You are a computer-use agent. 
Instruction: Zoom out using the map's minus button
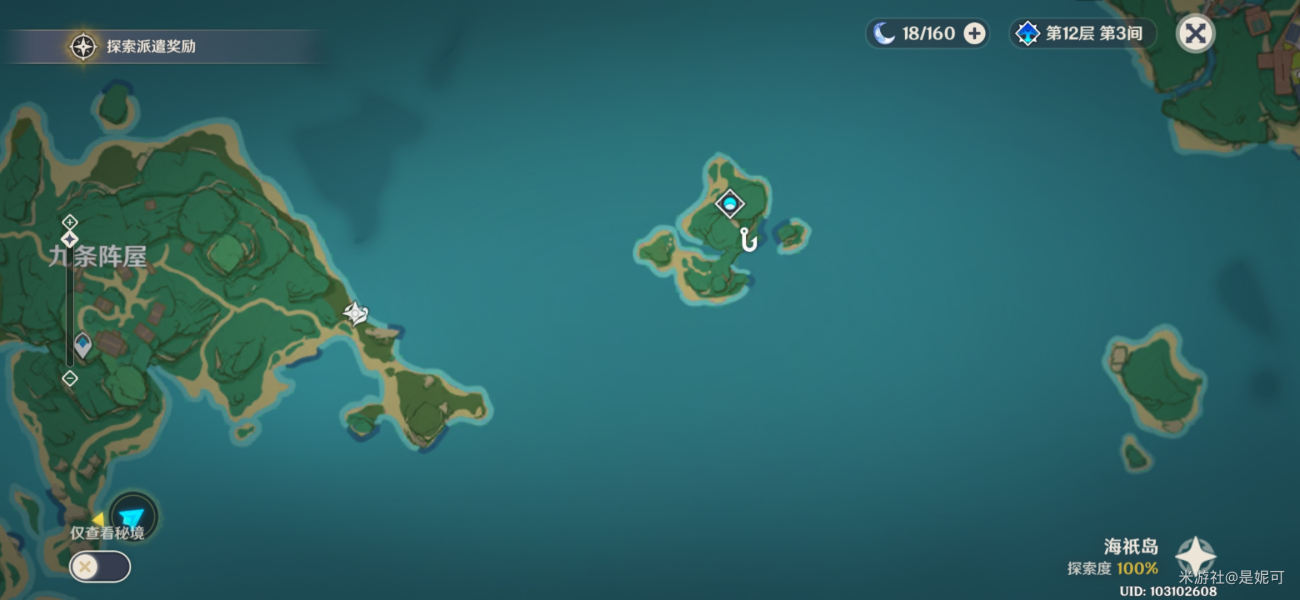(69, 378)
